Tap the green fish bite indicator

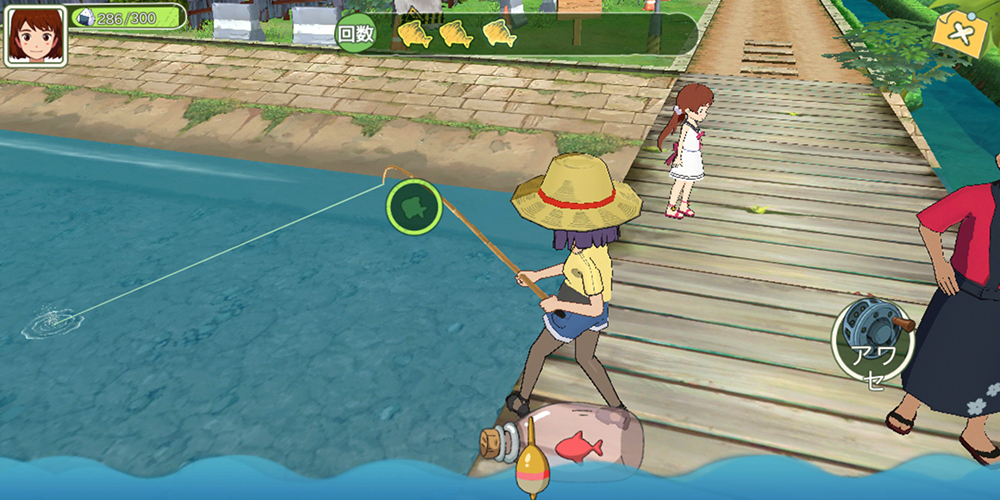coord(414,207)
